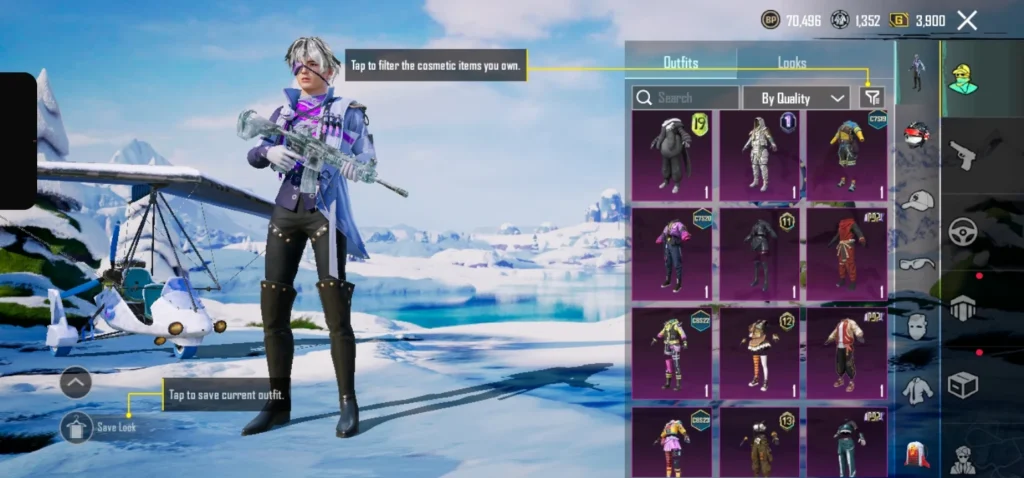Open the helmet category
The width and height of the screenshot is (1024, 478).
coord(917,134)
